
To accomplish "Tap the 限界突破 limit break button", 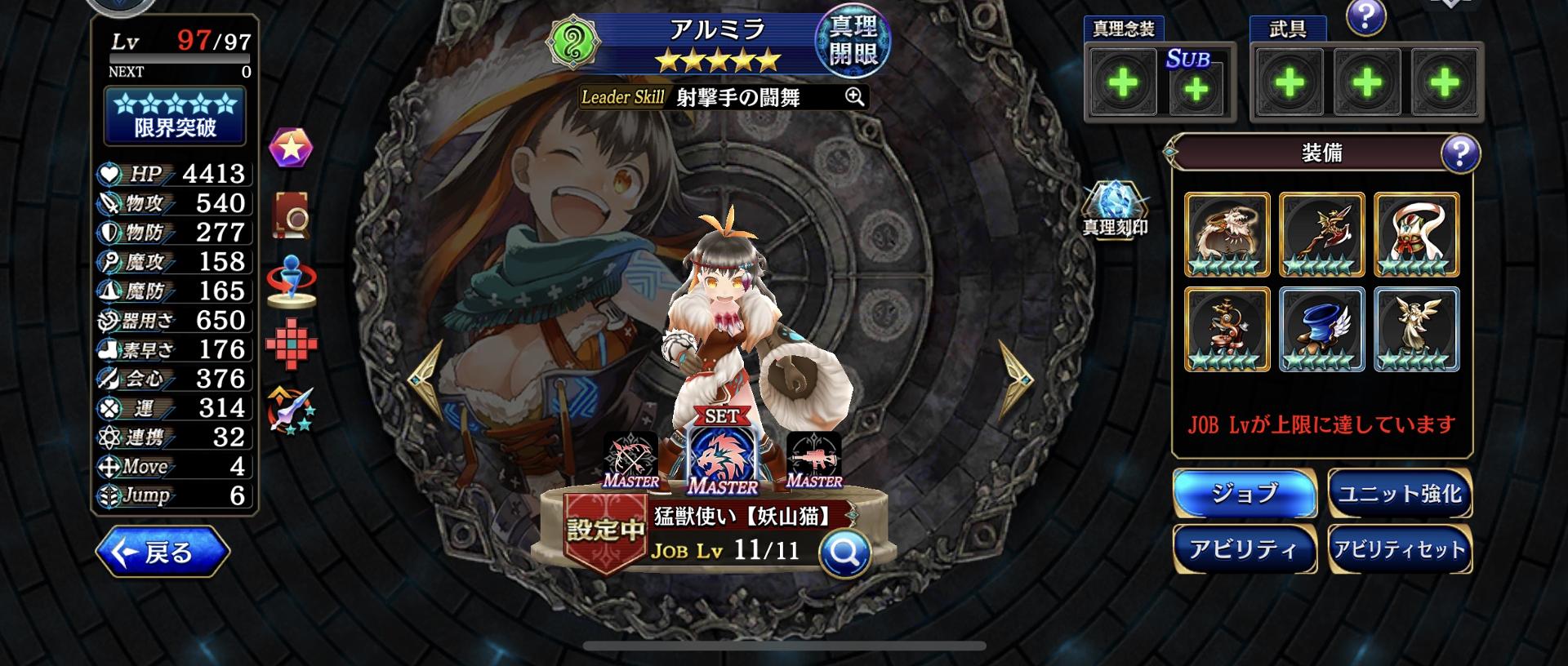I will click(175, 116).
